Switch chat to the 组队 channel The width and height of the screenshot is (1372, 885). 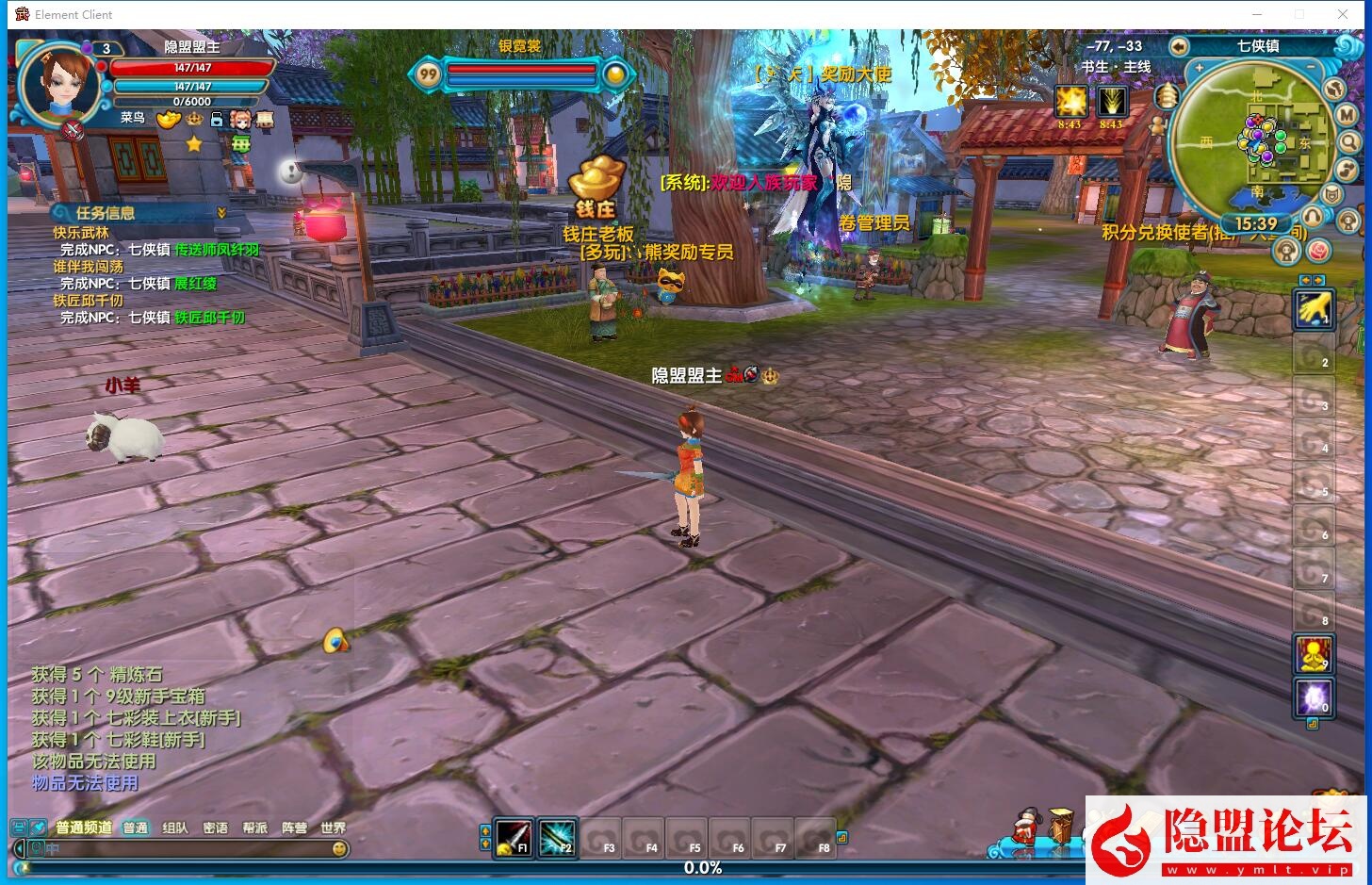pos(175,828)
